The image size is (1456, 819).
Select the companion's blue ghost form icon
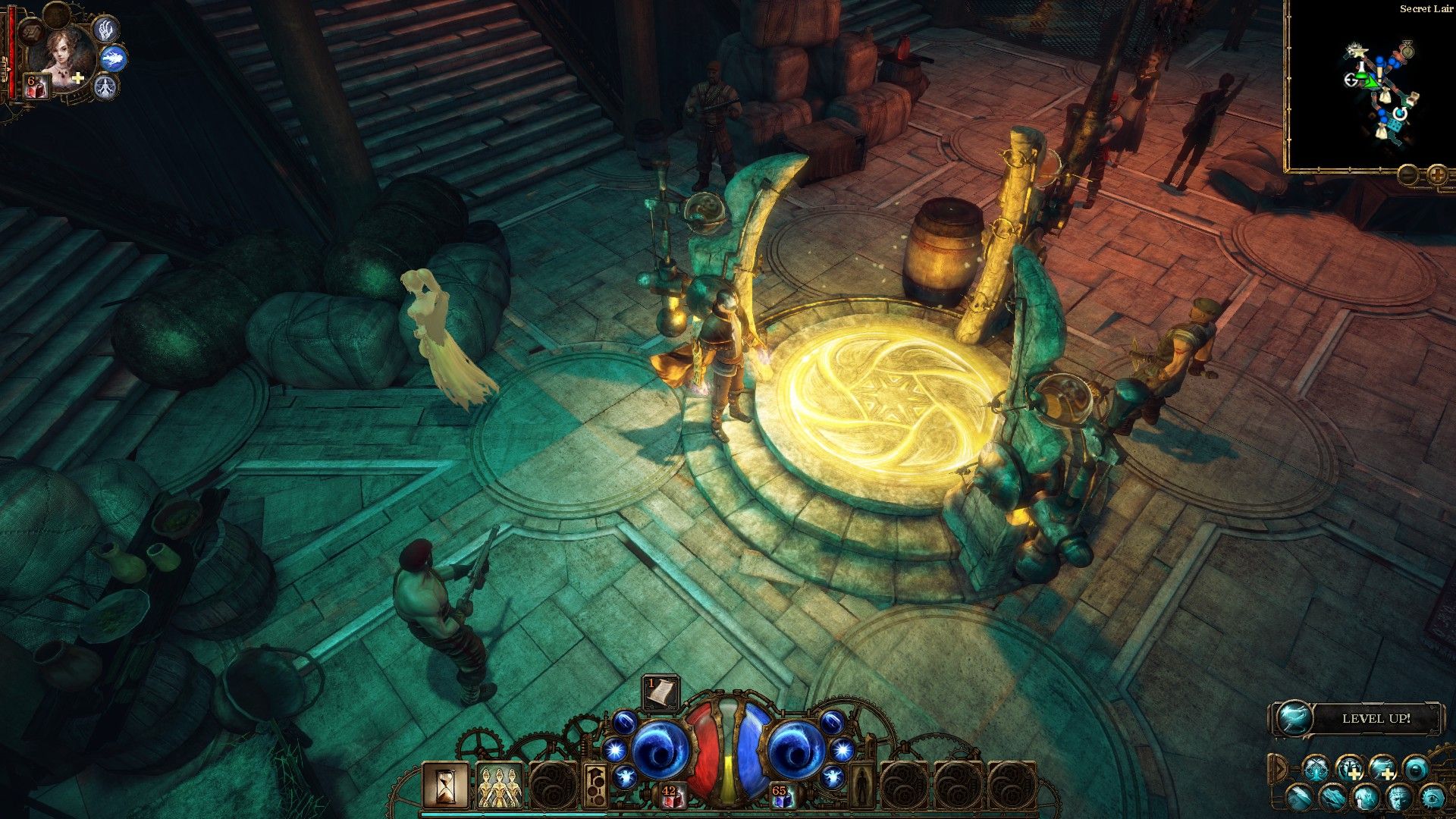point(114,58)
